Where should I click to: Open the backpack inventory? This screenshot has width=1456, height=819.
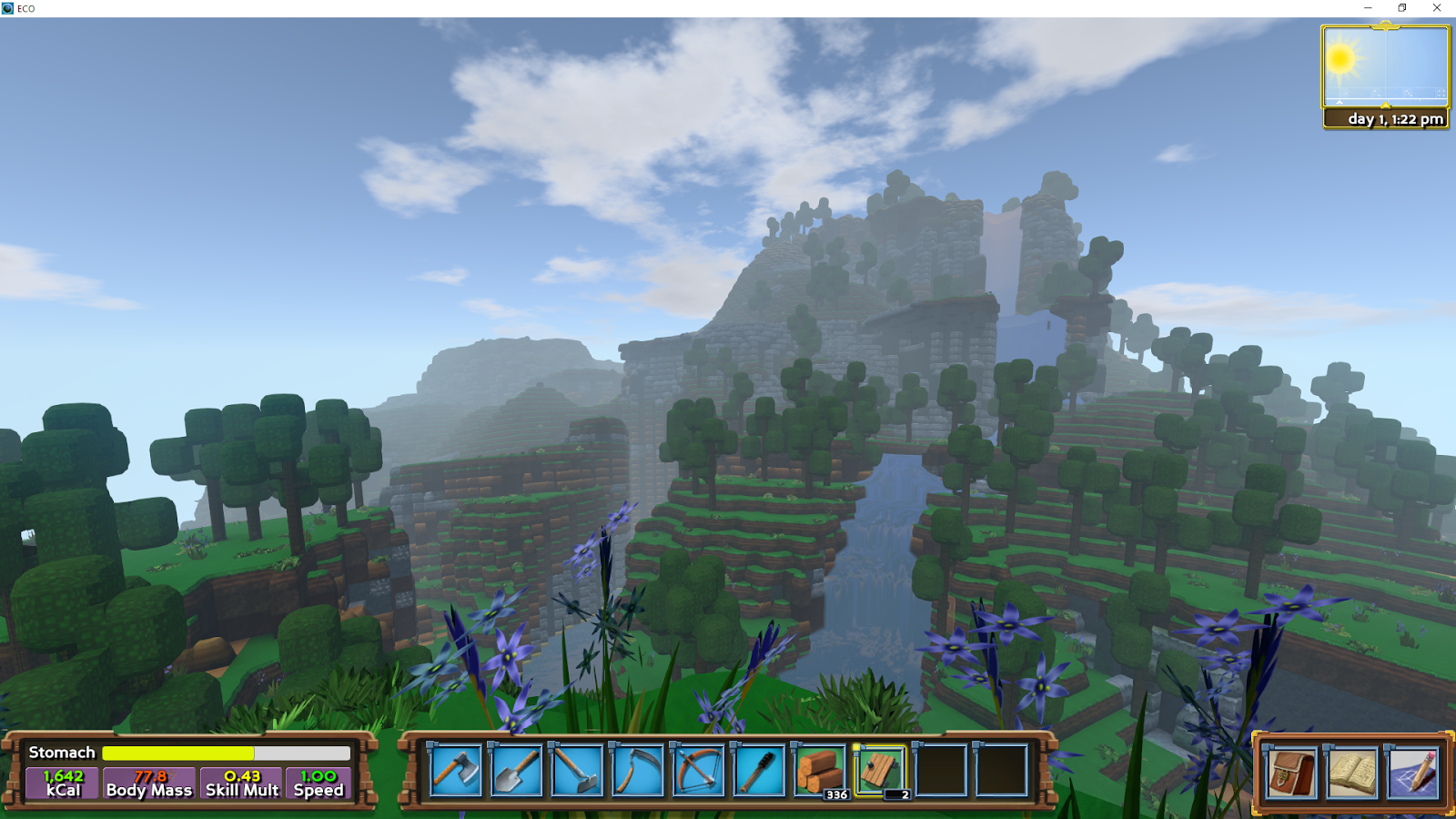(1291, 773)
